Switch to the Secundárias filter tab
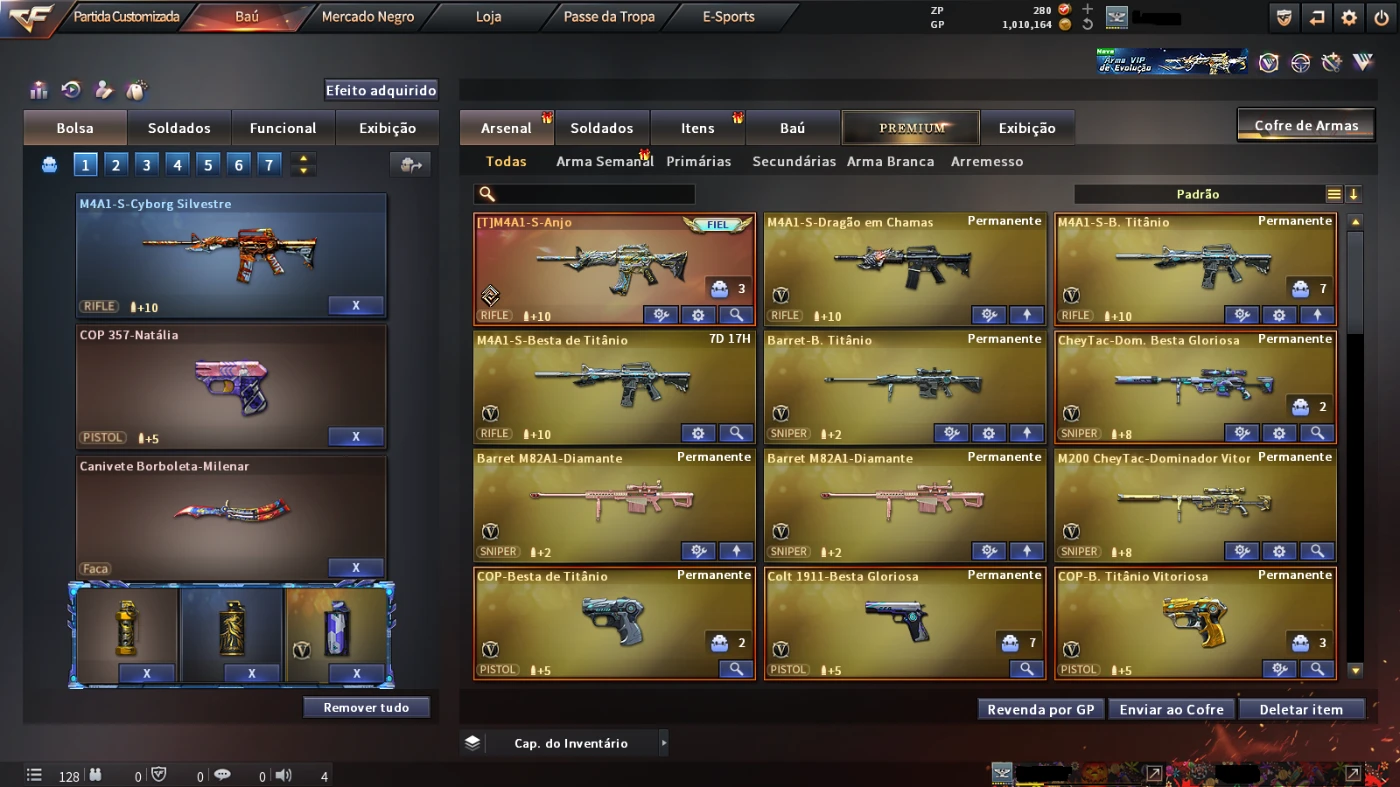This screenshot has height=787, width=1400. (x=794, y=161)
